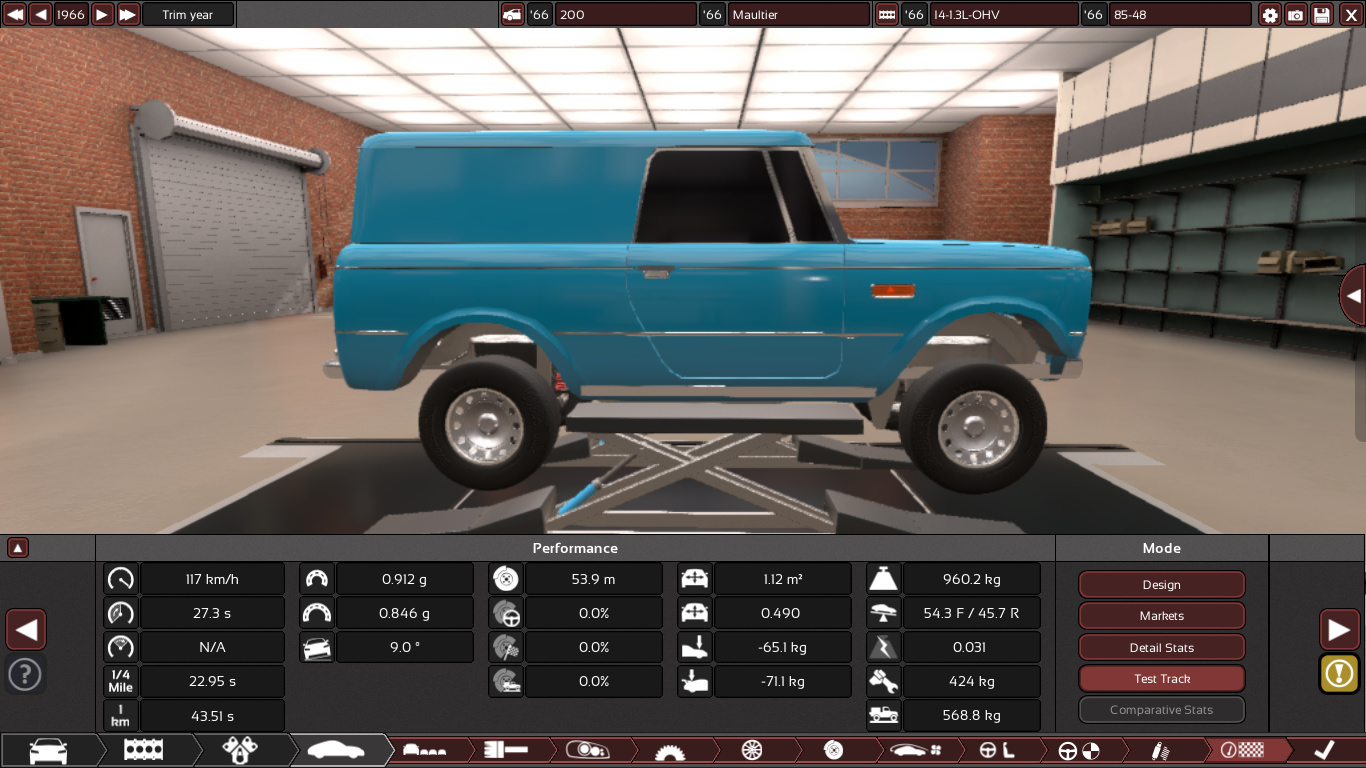This screenshot has width=1366, height=768.
Task: Open the wheels and tires tab
Action: (x=752, y=750)
